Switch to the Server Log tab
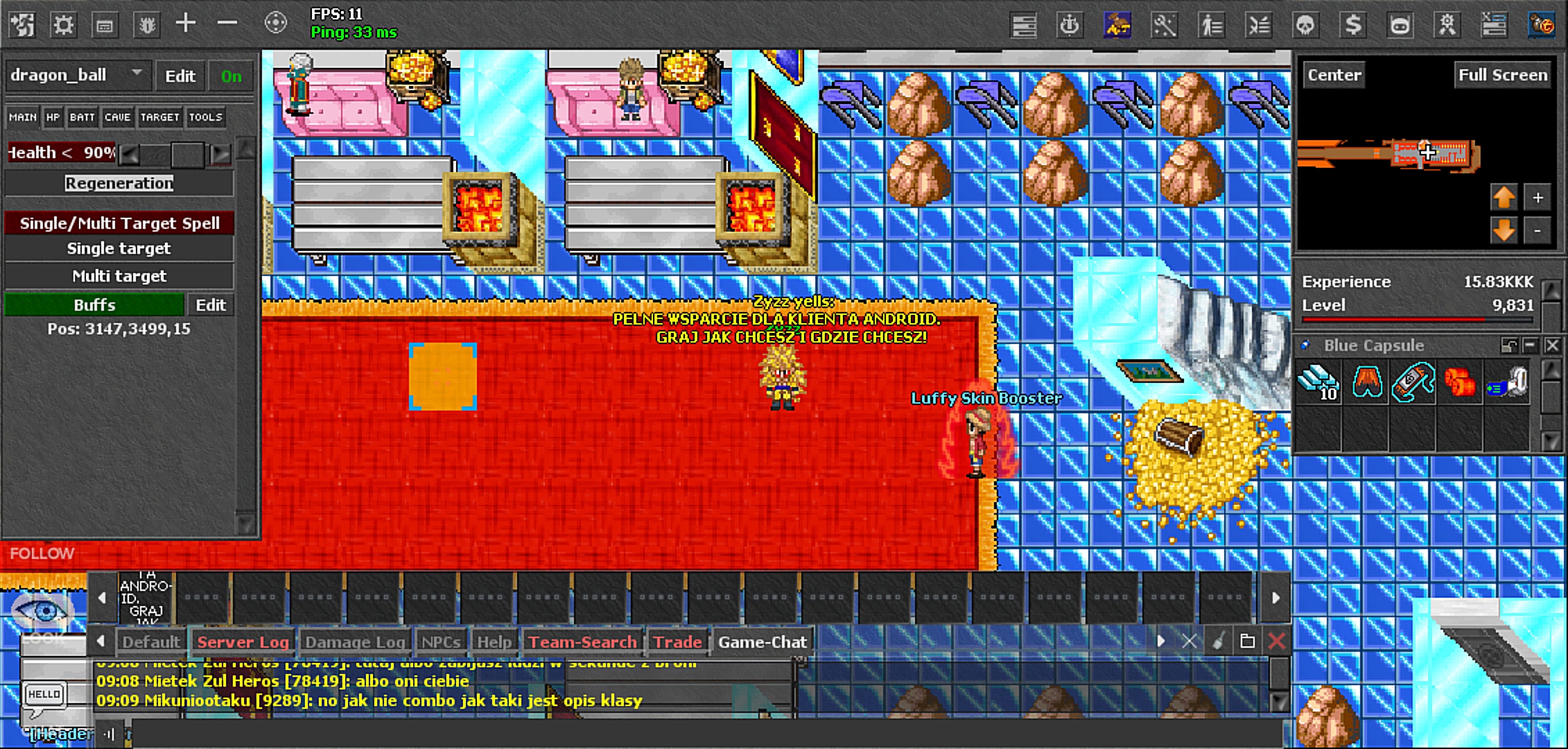 click(x=243, y=642)
